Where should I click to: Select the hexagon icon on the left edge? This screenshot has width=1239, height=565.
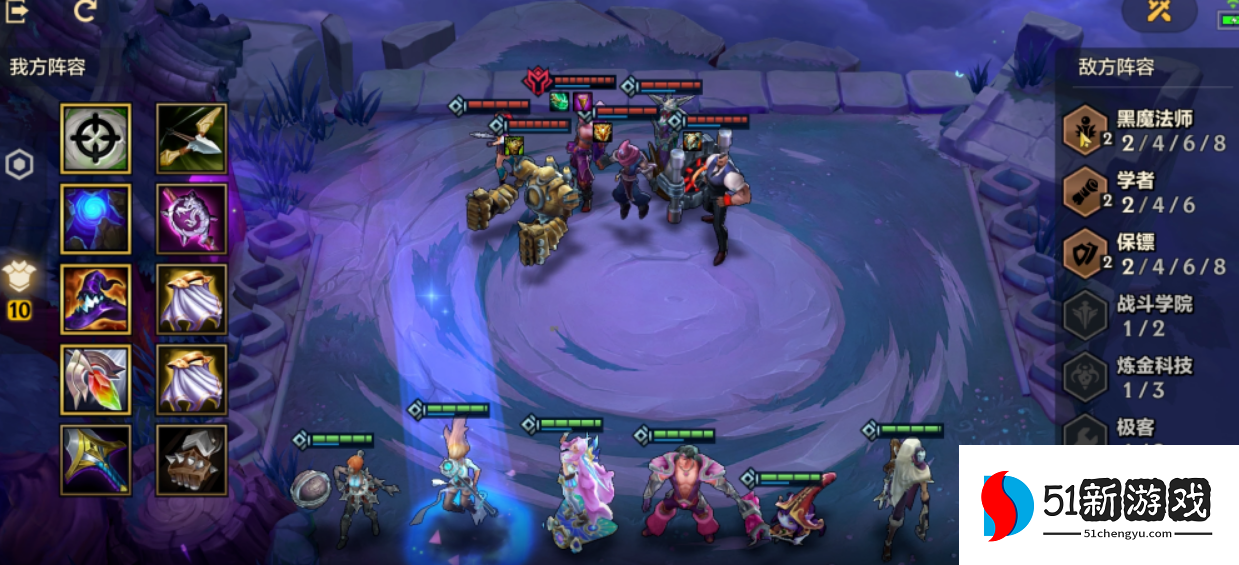pos(18,165)
